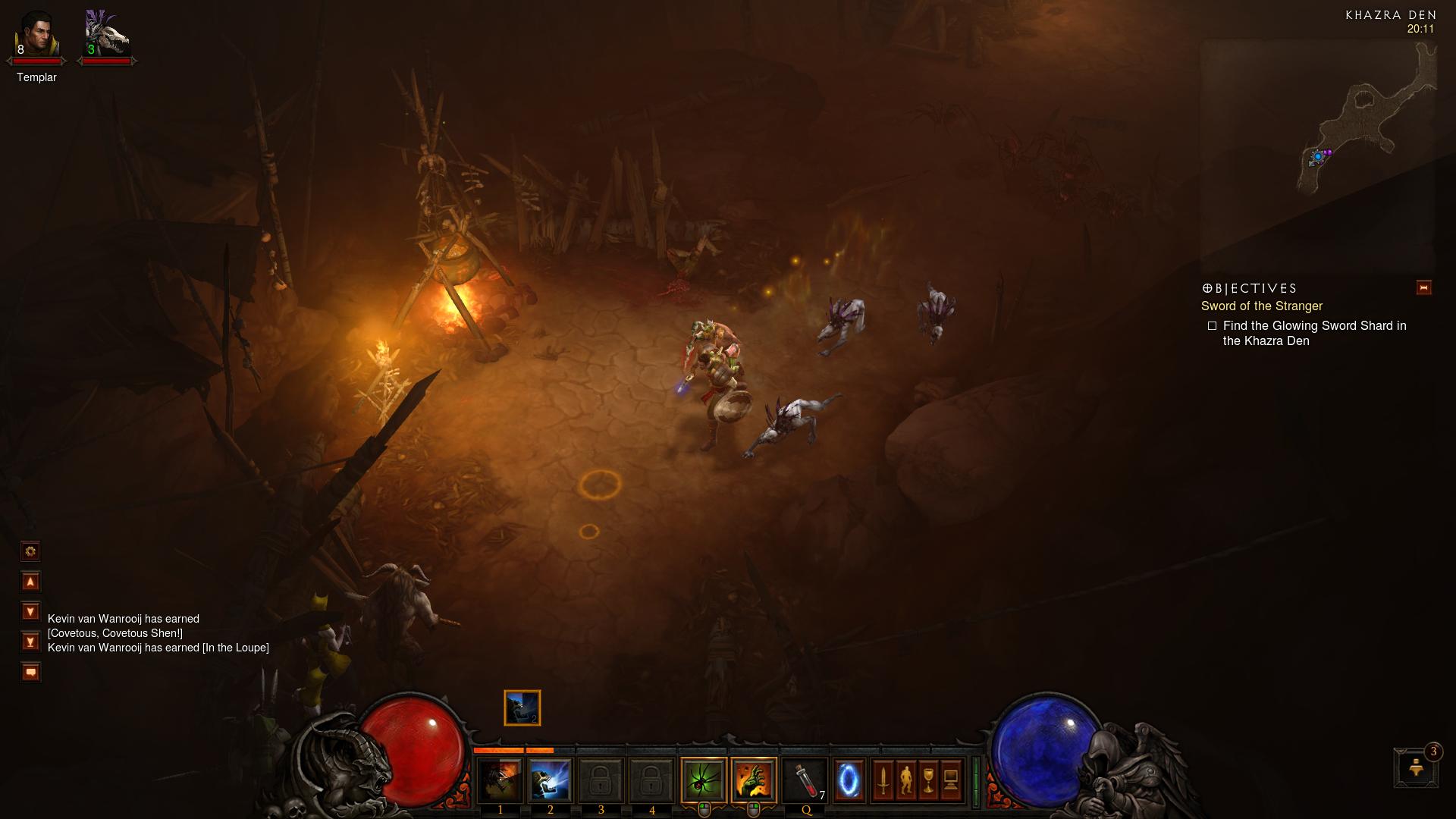The image size is (1456, 819).
Task: Cast the blue Town Portal
Action: [849, 780]
